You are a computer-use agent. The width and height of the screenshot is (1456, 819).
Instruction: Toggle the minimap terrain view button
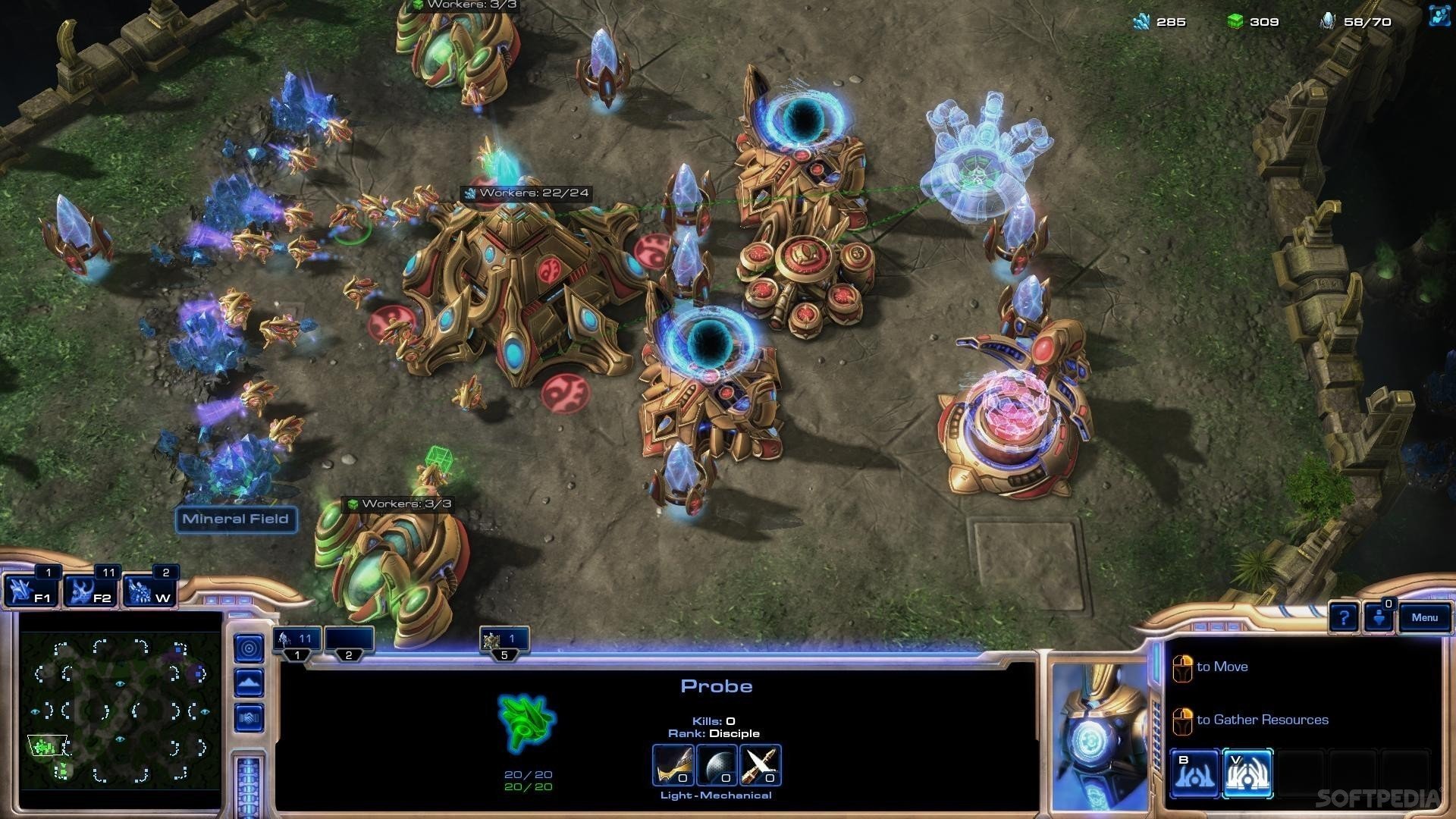click(249, 683)
